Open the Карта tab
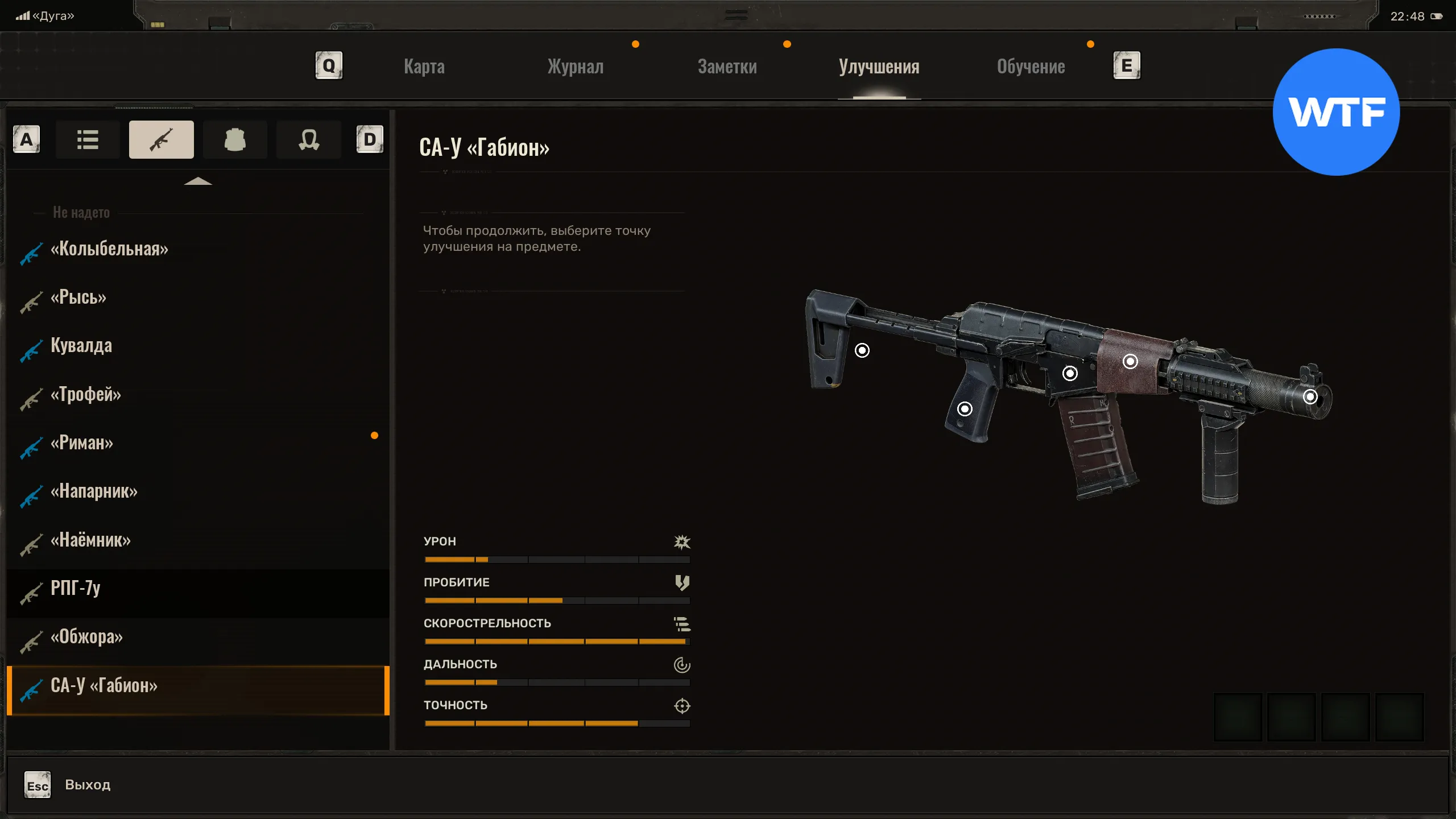The height and width of the screenshot is (819, 1456). (424, 67)
